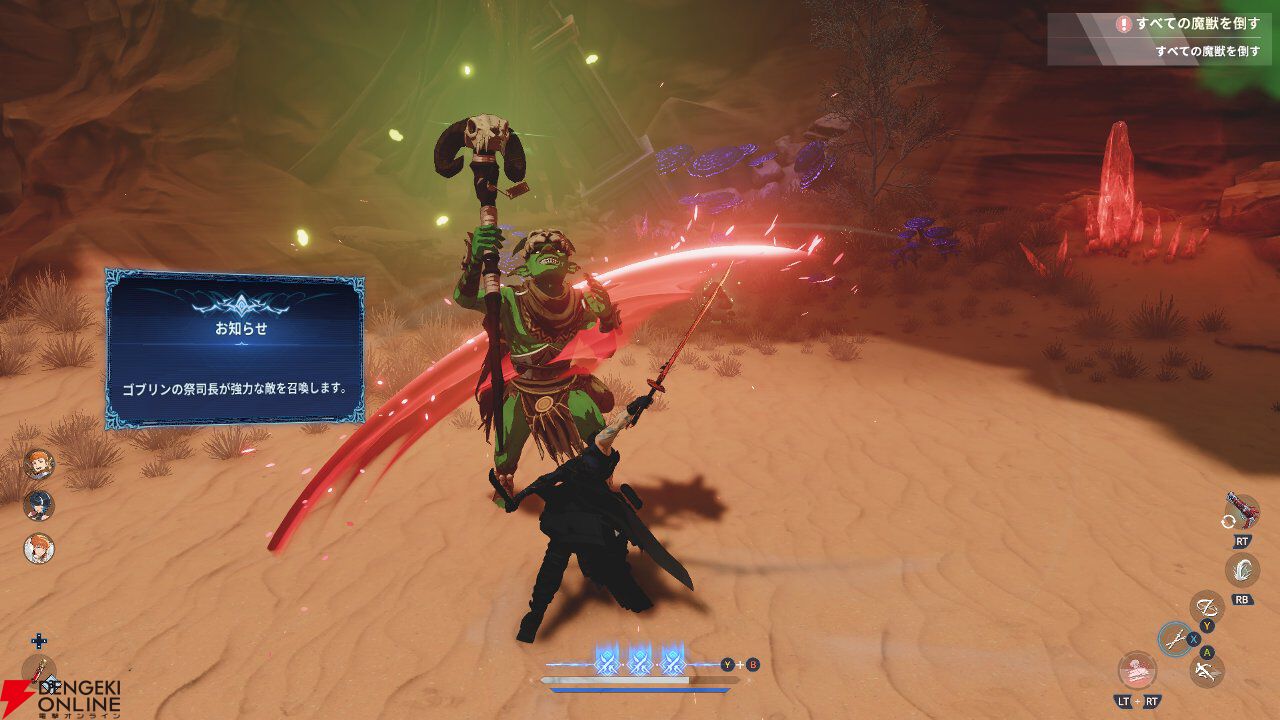The image size is (1280, 720).
Task: Switch to the orange-haired character in white
Action: coord(39,548)
